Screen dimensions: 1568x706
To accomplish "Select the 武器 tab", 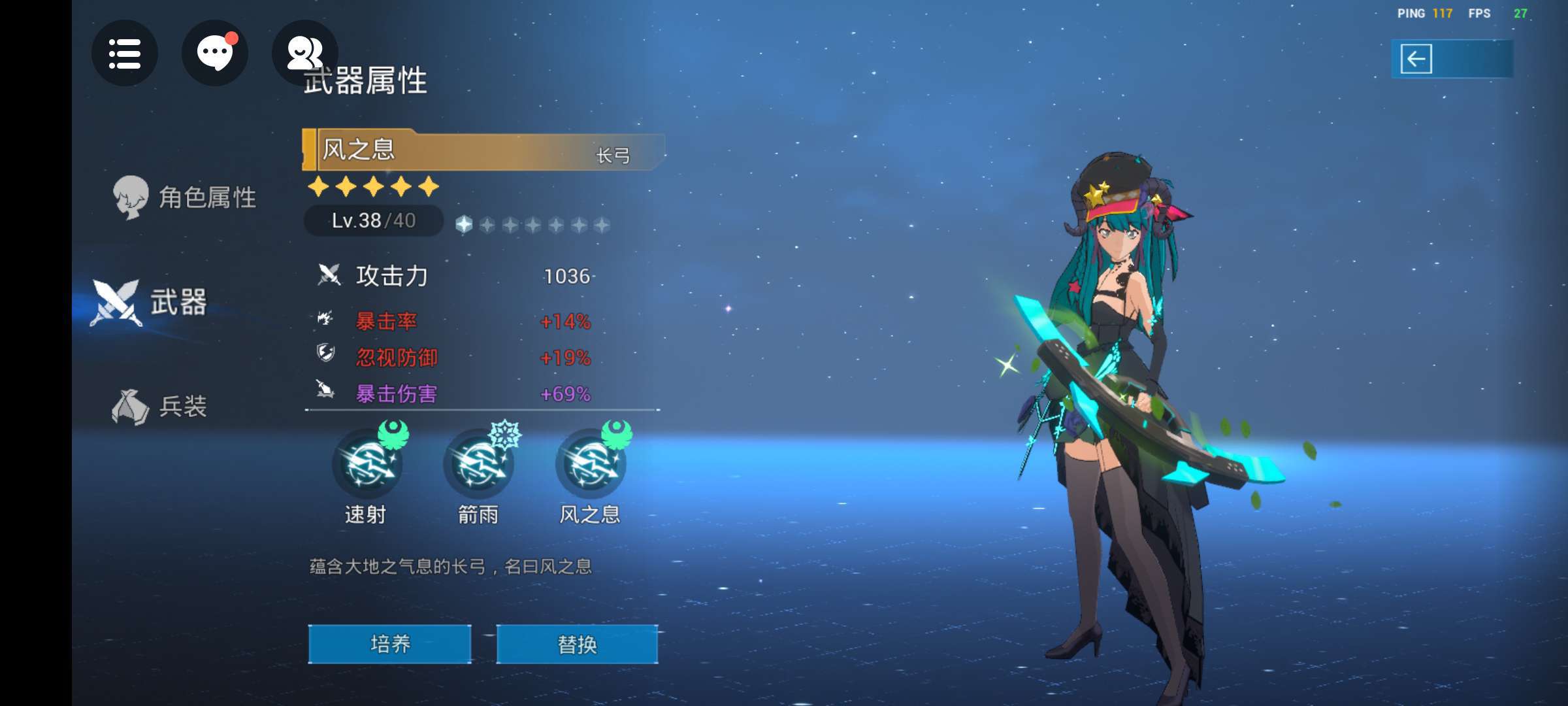I will point(150,303).
